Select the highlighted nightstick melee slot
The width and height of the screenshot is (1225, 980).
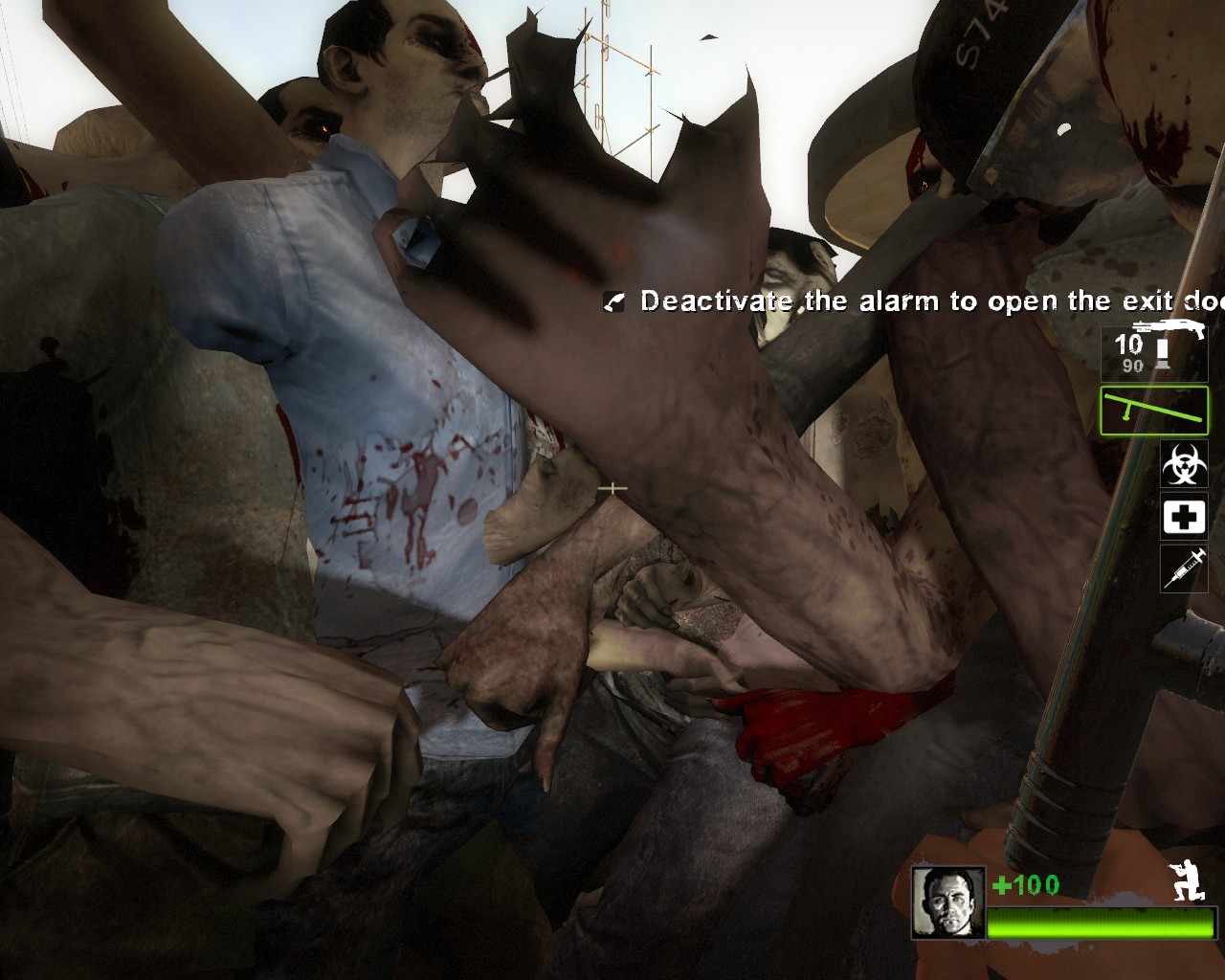pyautogui.click(x=1153, y=411)
